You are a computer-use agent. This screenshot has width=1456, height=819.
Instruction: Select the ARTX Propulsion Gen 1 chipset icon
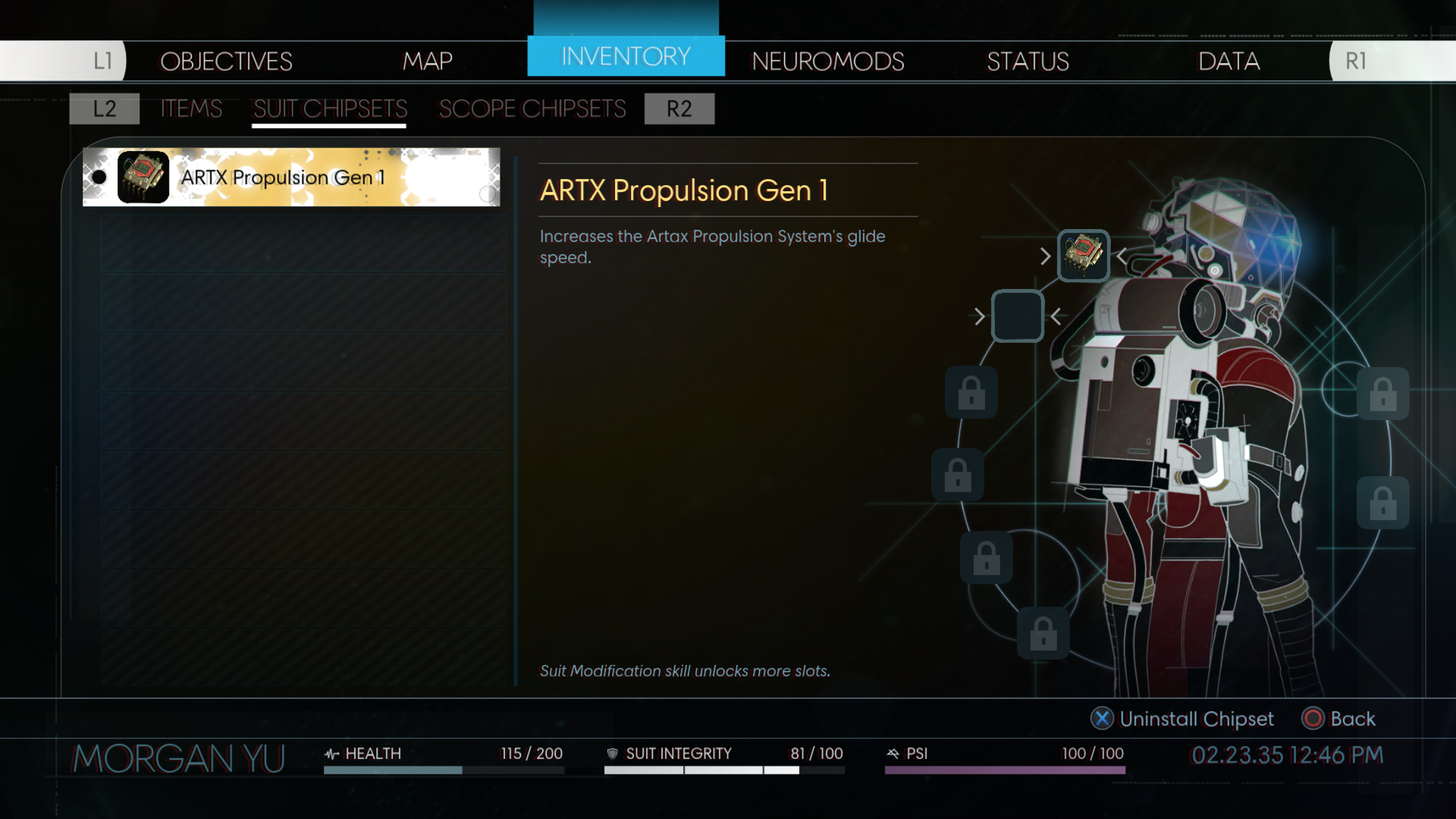143,177
